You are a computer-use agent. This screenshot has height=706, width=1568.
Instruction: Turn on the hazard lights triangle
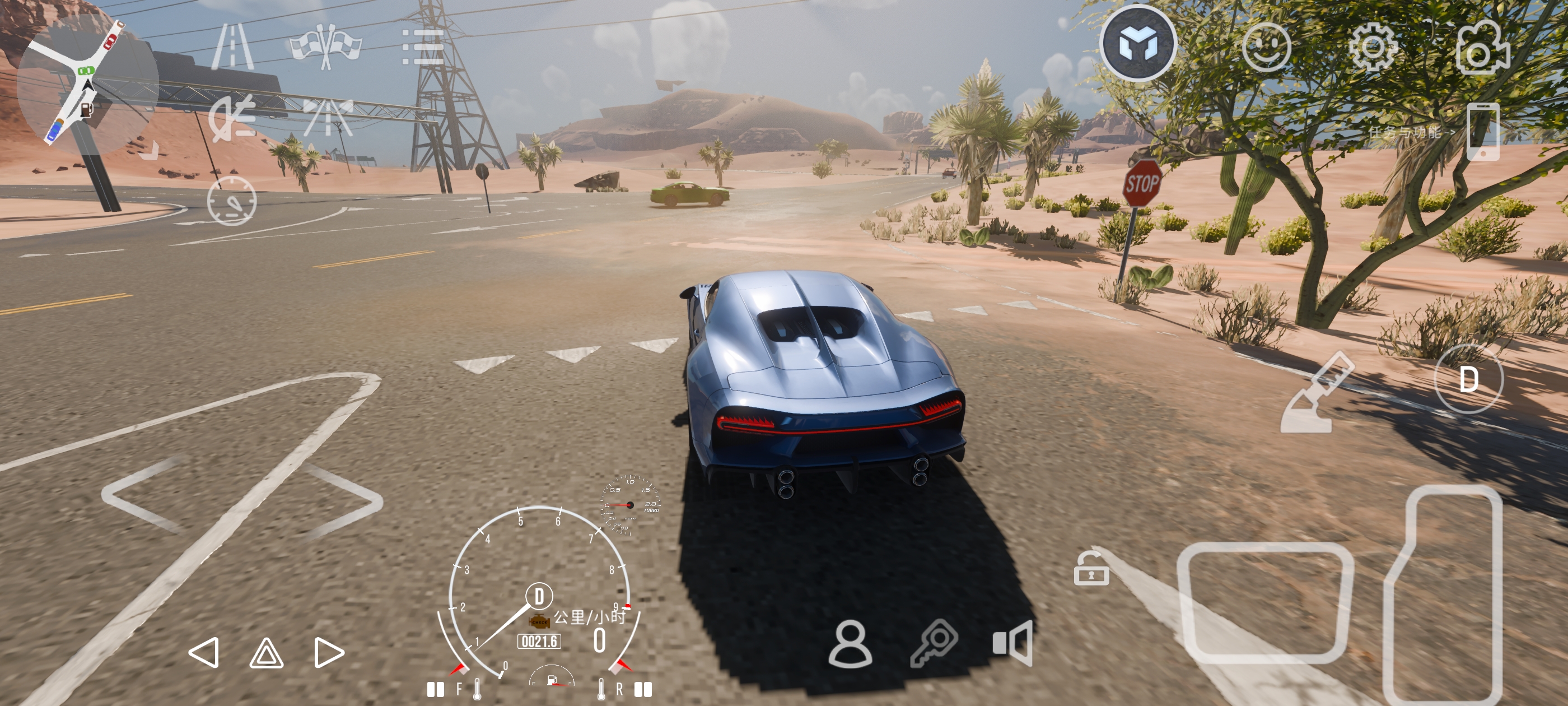(266, 654)
